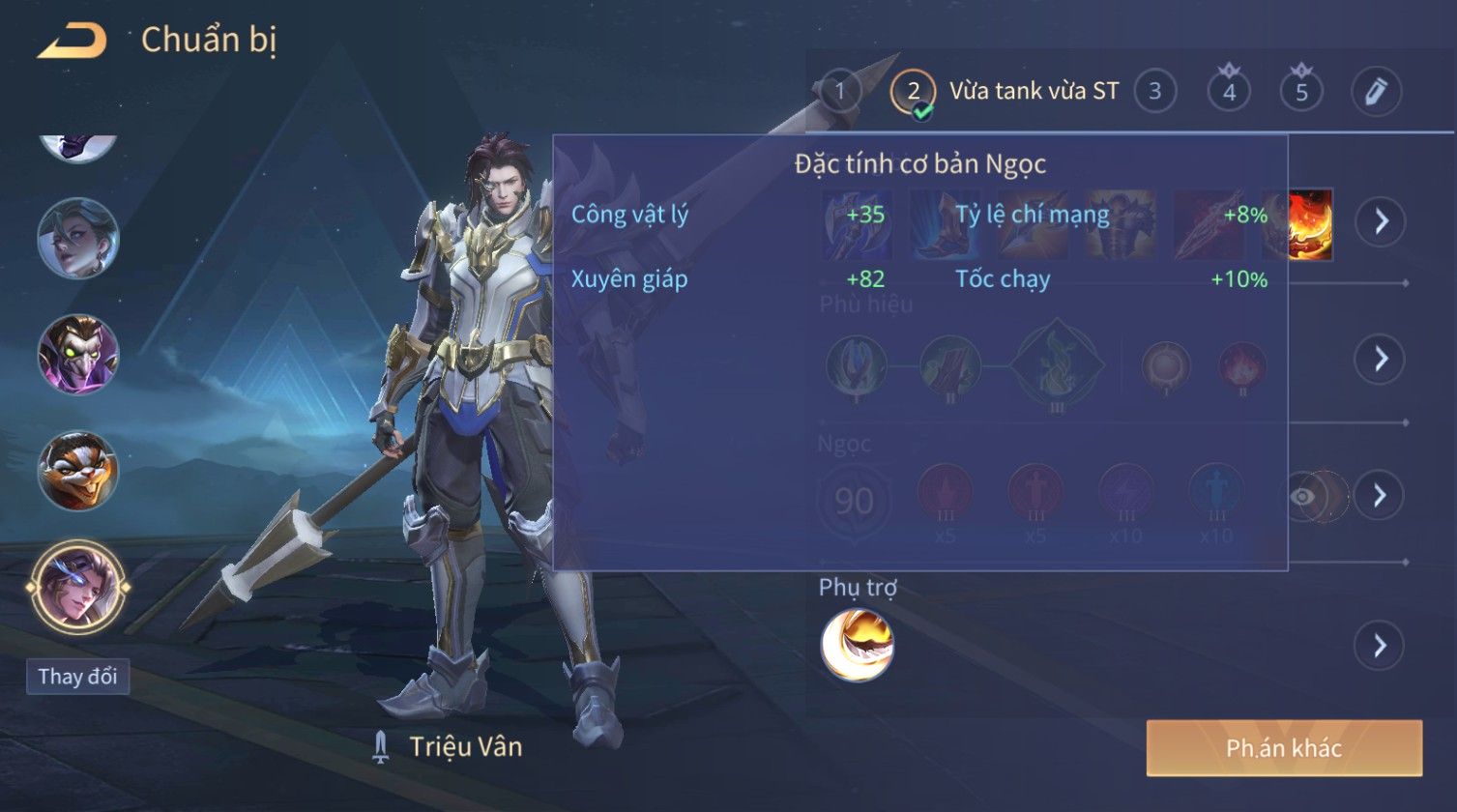The image size is (1457, 812).
Task: Select the grinning orange beast hero portrait
Action: (x=77, y=471)
